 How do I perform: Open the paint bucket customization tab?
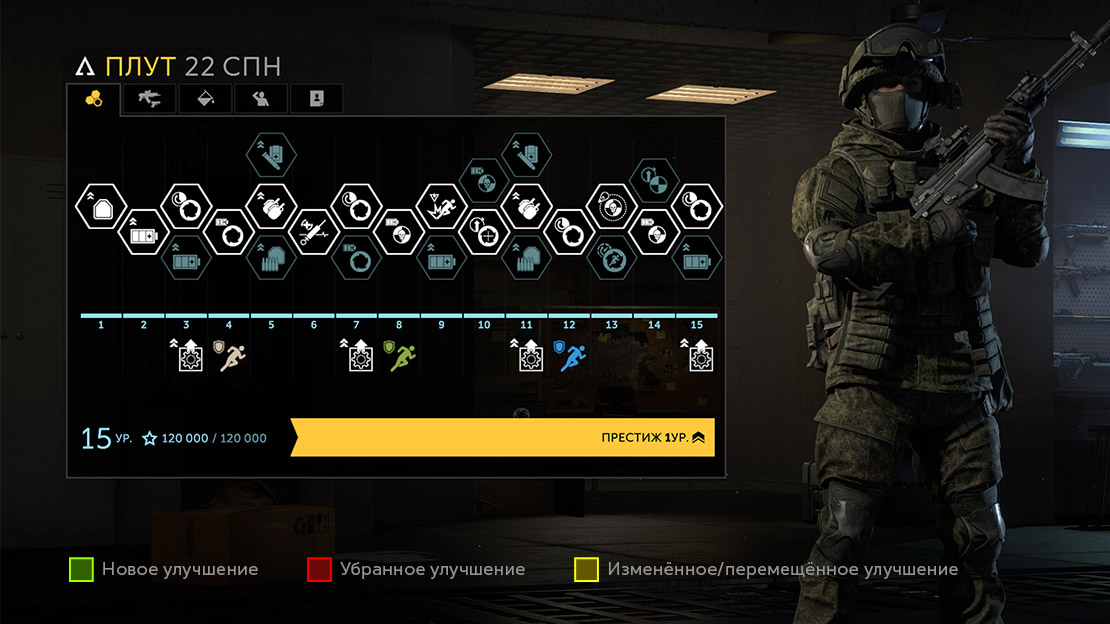pyautogui.click(x=205, y=98)
